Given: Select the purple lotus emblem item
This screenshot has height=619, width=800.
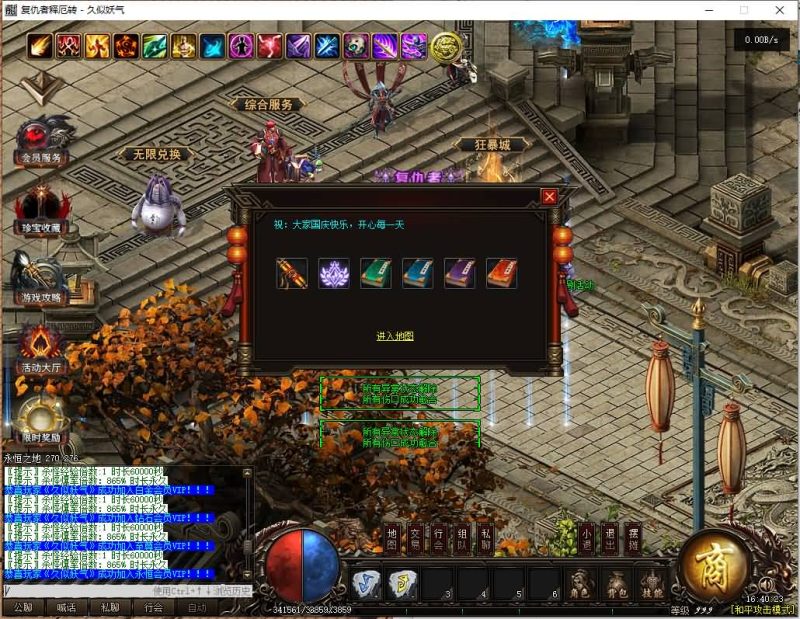Looking at the screenshot, I should pos(334,273).
